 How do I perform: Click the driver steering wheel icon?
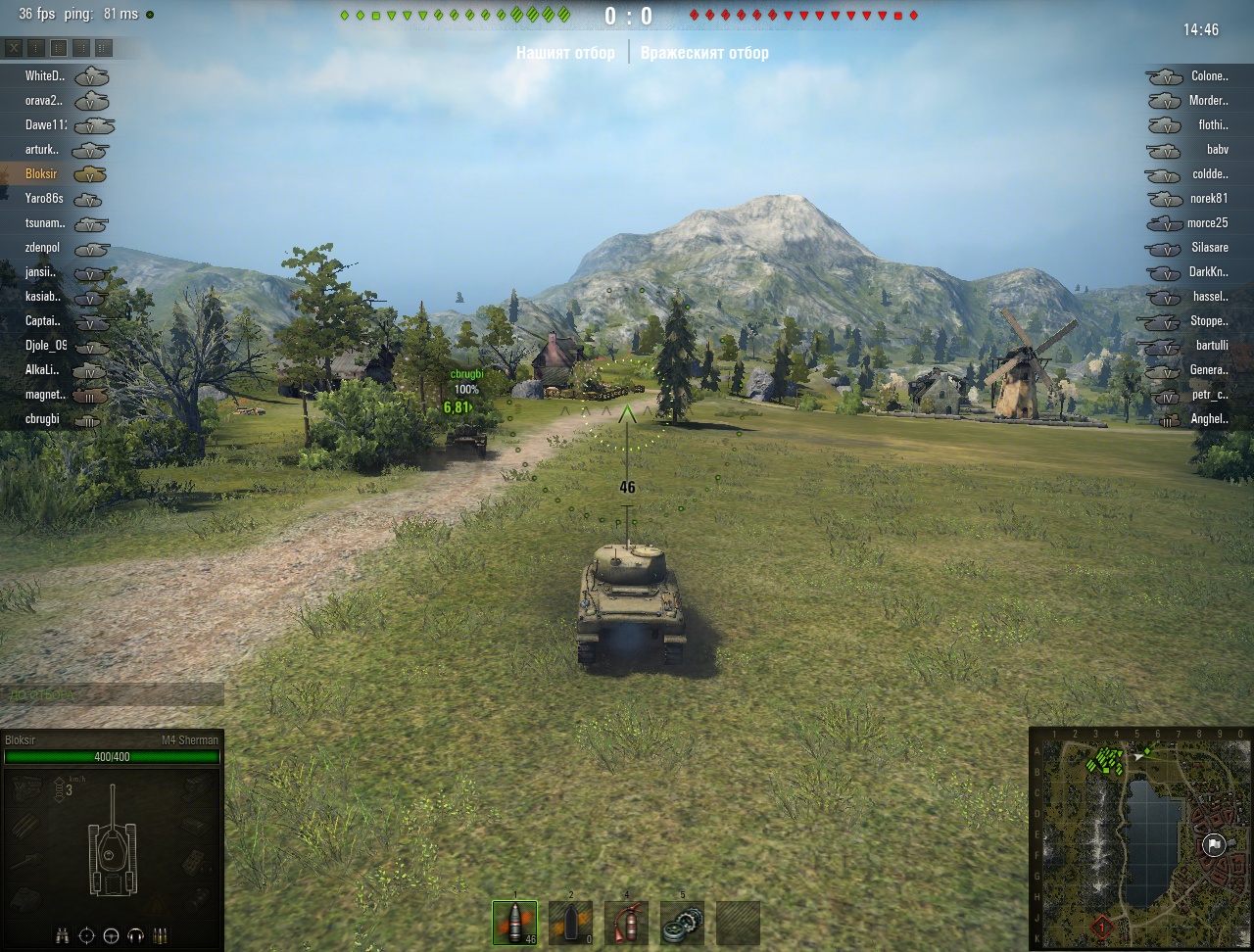tap(111, 935)
